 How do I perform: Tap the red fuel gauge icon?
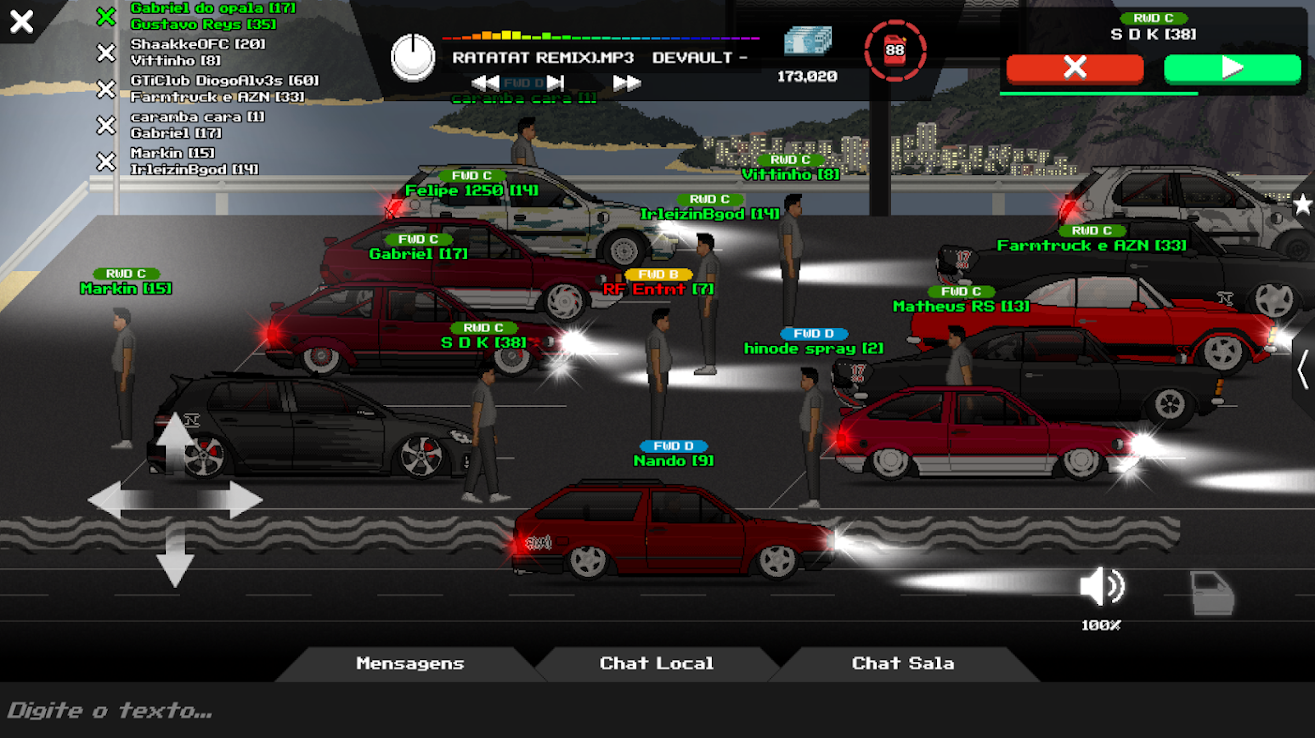(x=894, y=50)
